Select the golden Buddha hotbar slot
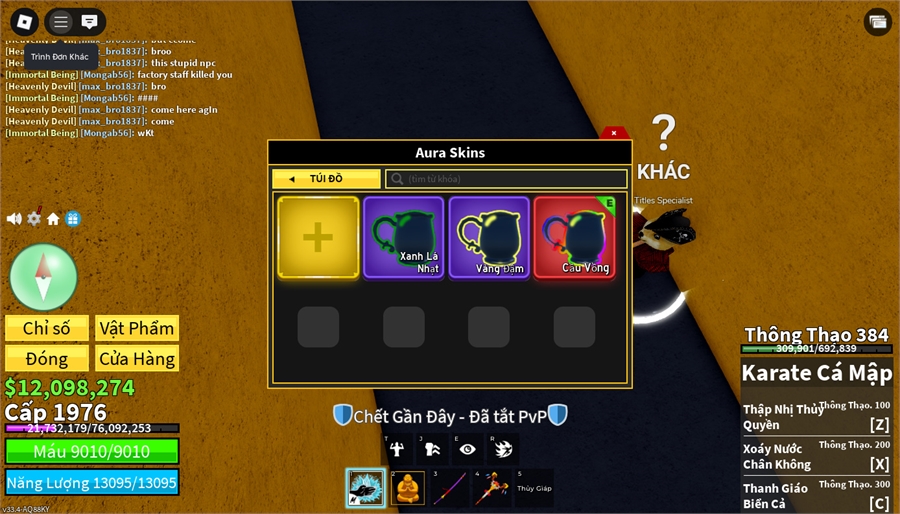The width and height of the screenshot is (900, 514). coord(408,488)
